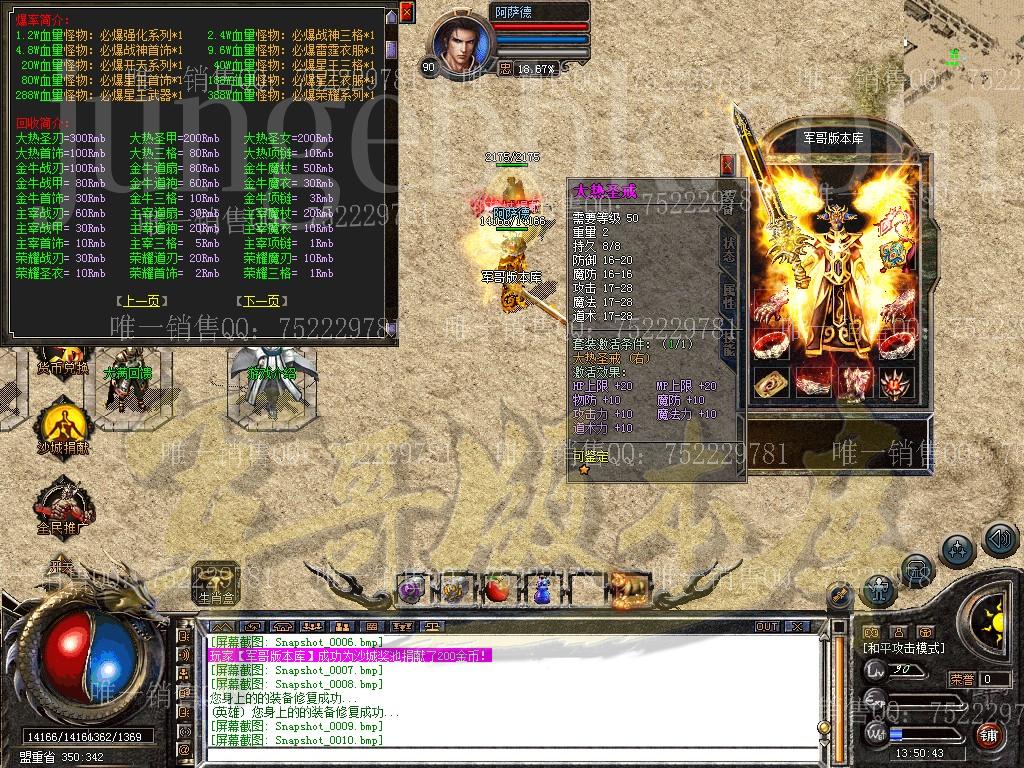Open the red 铺 shop button
Viewport: 1024px width, 768px height.
(x=989, y=735)
